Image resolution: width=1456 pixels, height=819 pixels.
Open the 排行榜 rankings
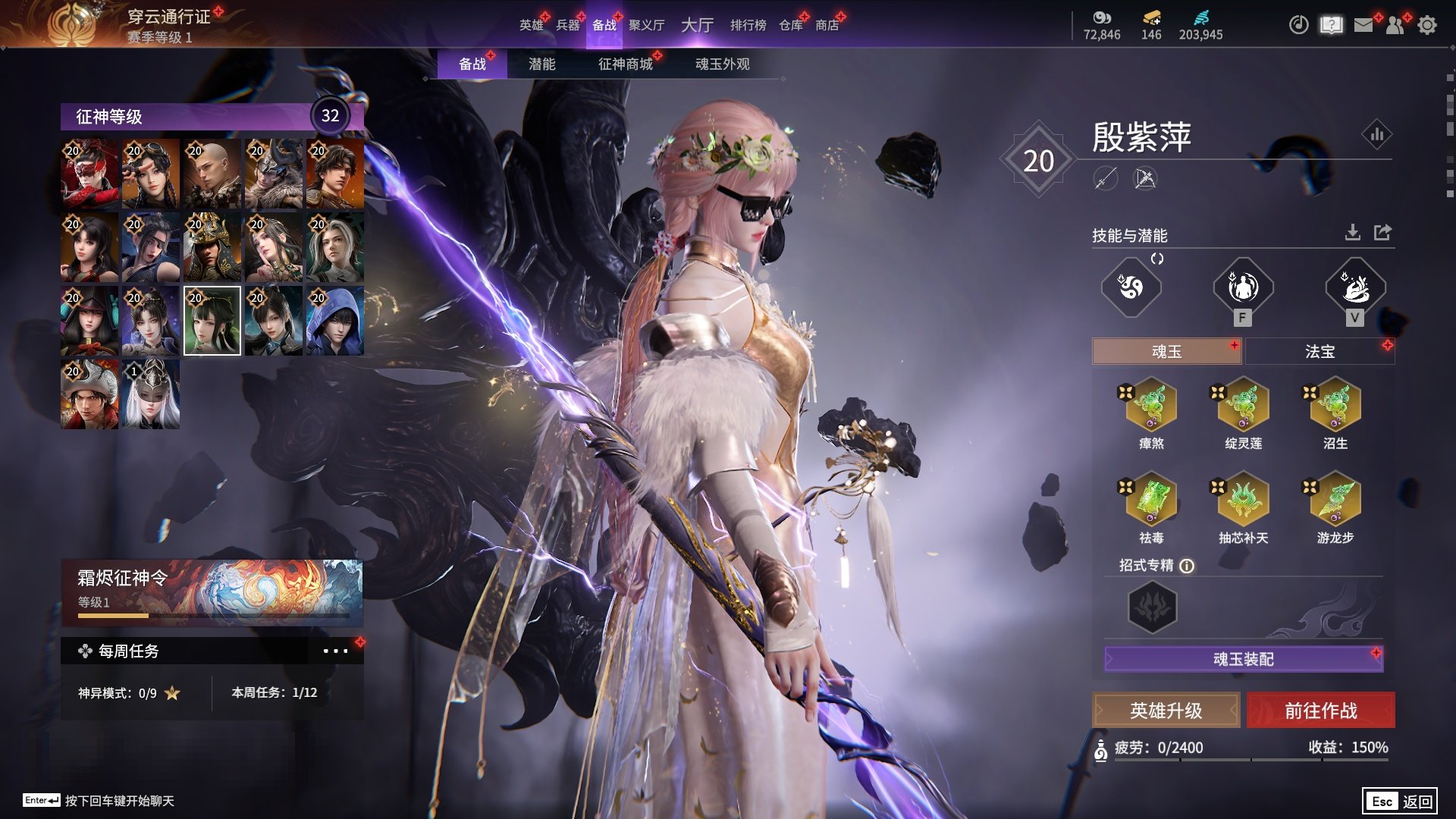point(748,25)
